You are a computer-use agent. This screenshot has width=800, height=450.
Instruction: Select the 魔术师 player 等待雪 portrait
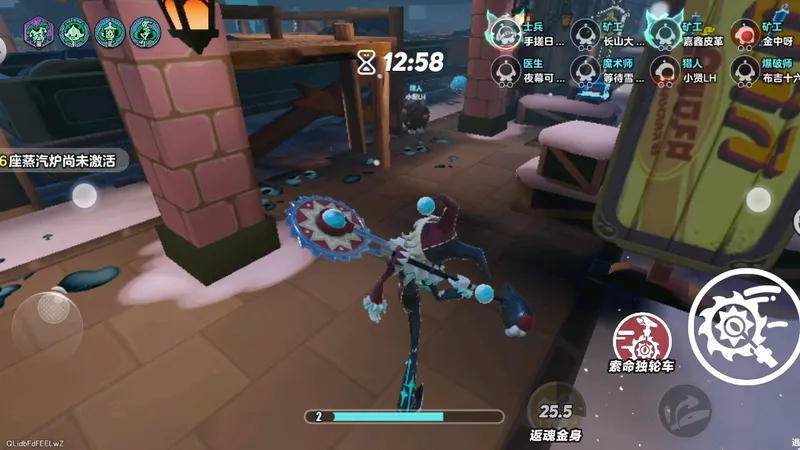pyautogui.click(x=585, y=69)
